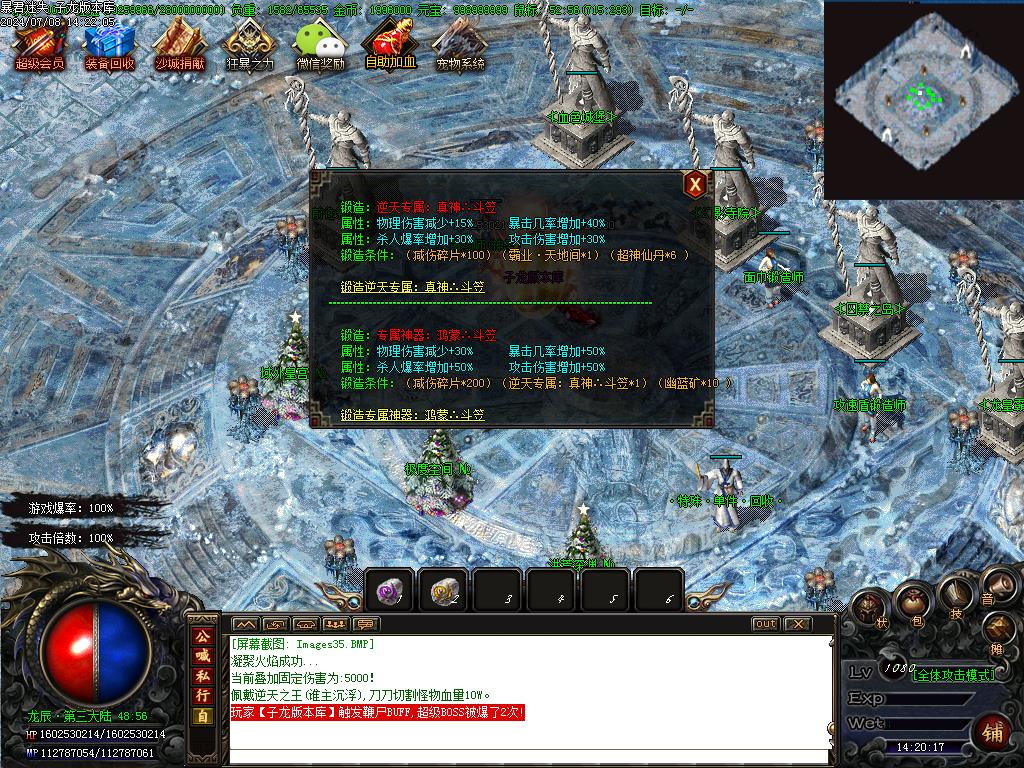Screen dimensions: 1024x768
Task: Open the 铺 shop button
Action: point(993,731)
